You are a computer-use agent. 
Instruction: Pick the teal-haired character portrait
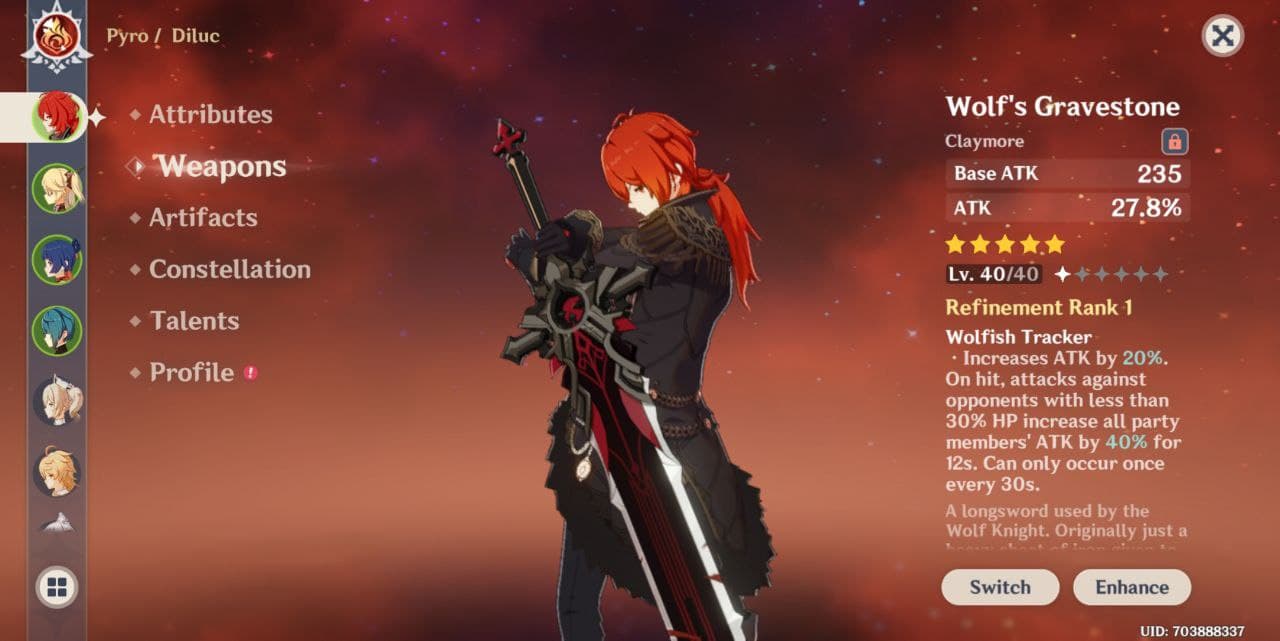point(57,331)
